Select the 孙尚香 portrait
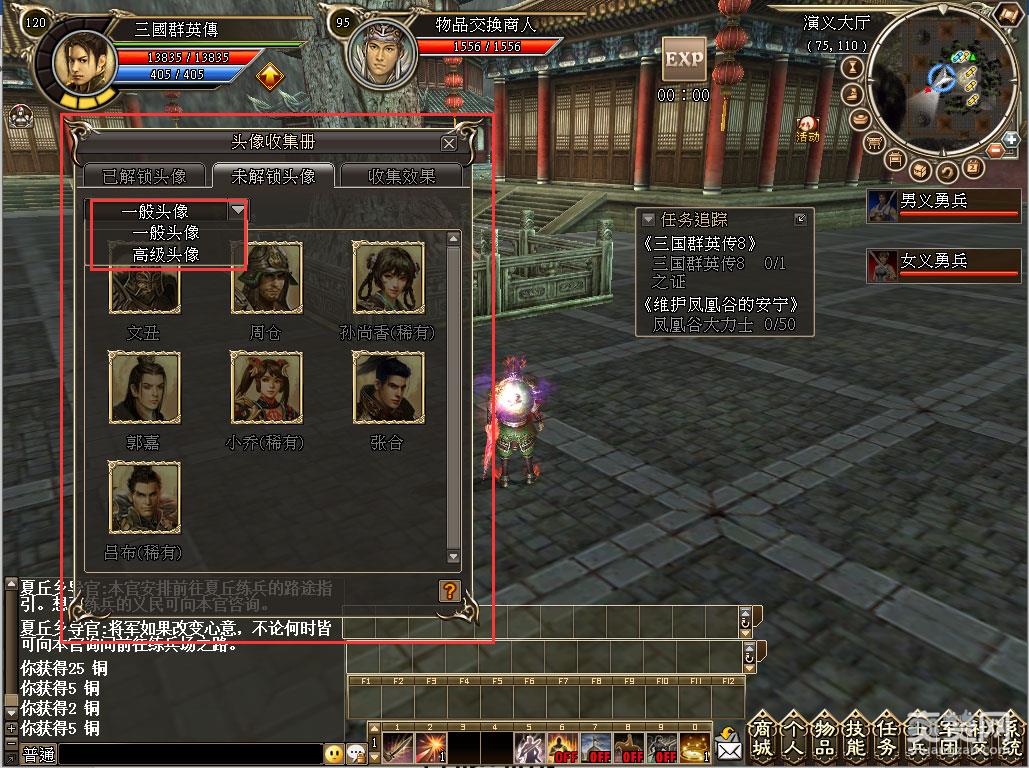Image resolution: width=1029 pixels, height=768 pixels. [388, 278]
